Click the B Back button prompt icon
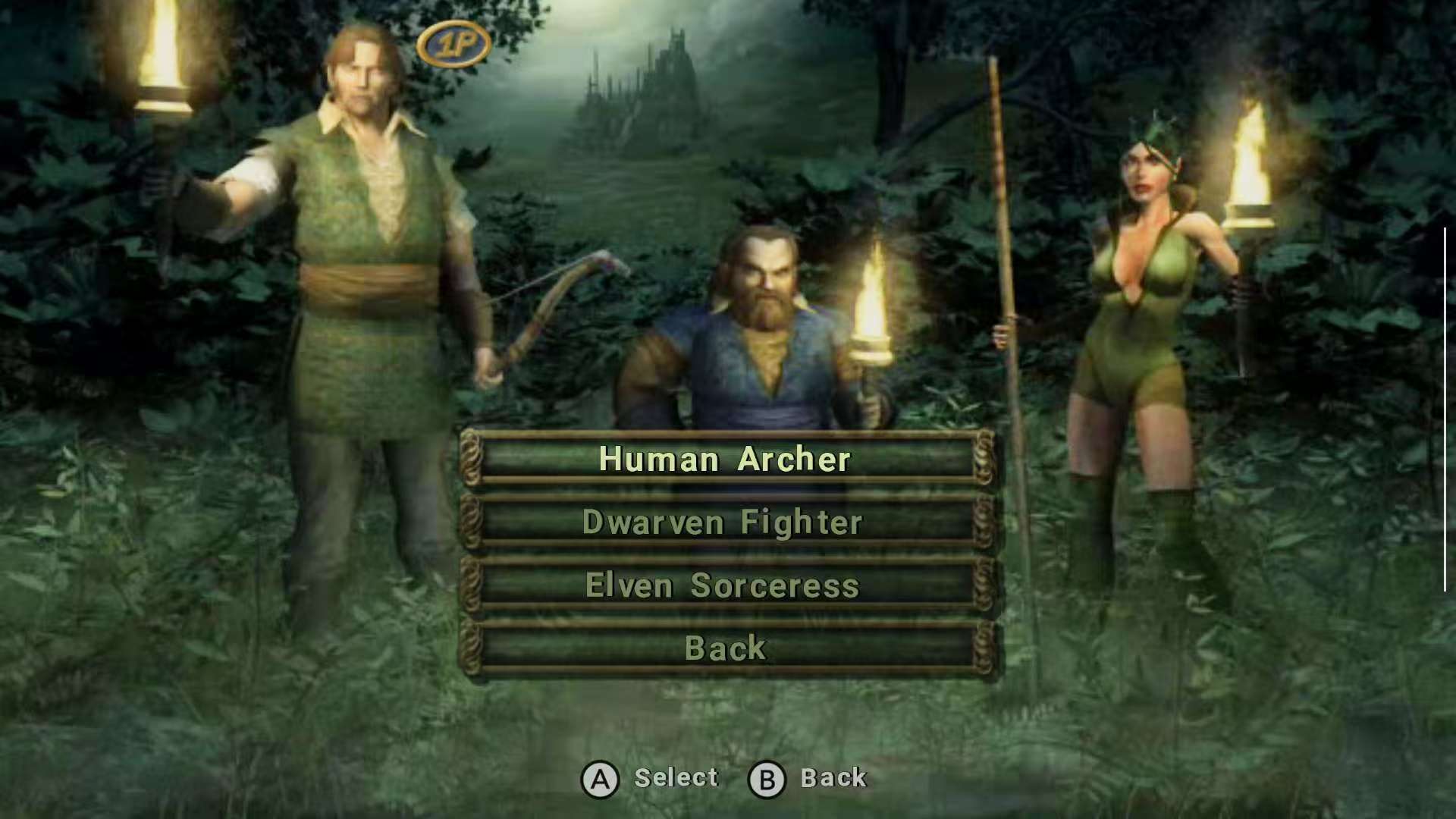The height and width of the screenshot is (819, 1456). (x=768, y=777)
